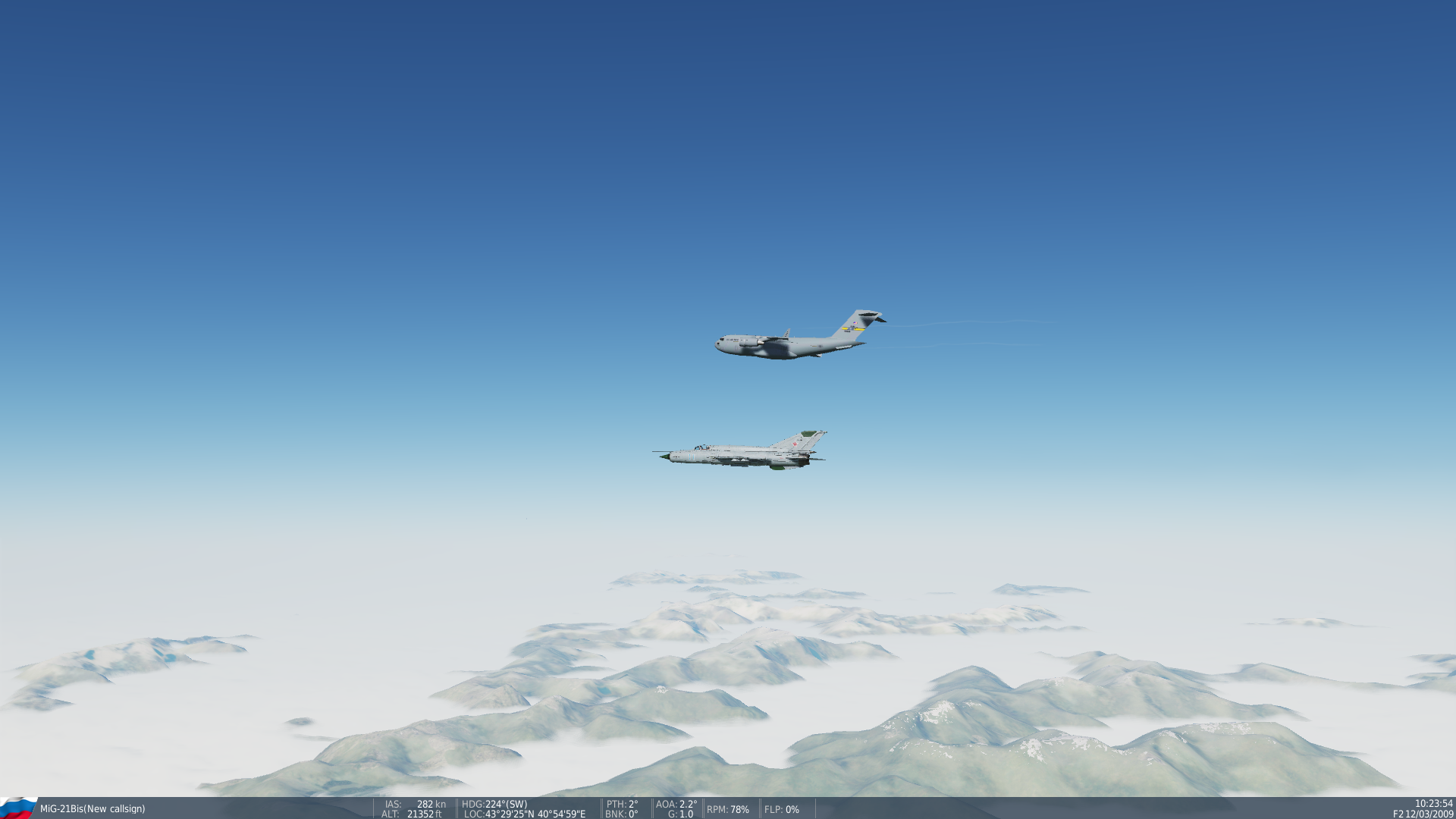Click the ALT altitude readout showing 21352 ft
Viewport: 1456px width, 819px height.
click(413, 814)
